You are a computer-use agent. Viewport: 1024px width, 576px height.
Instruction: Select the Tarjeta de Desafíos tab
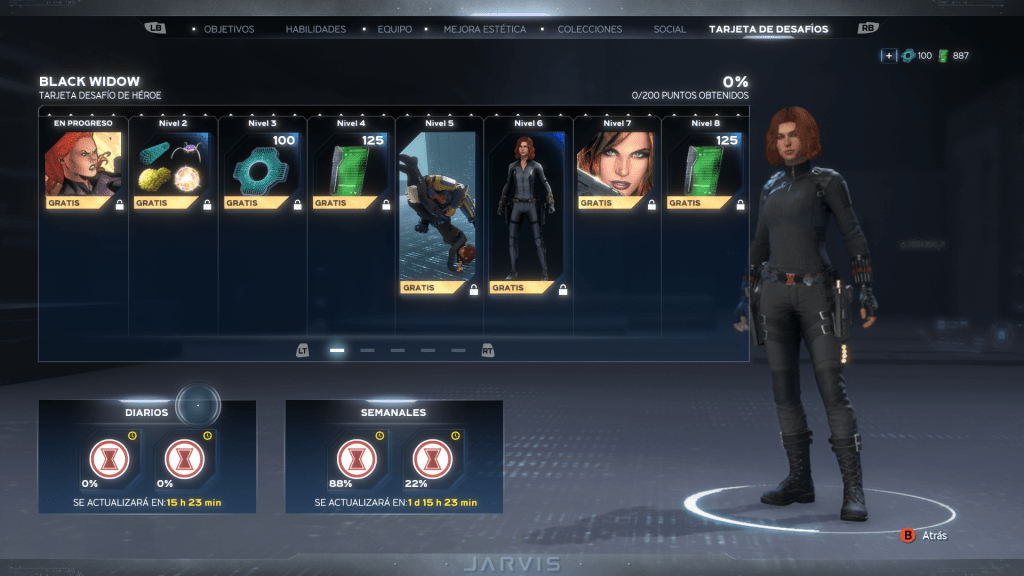pyautogui.click(x=768, y=29)
